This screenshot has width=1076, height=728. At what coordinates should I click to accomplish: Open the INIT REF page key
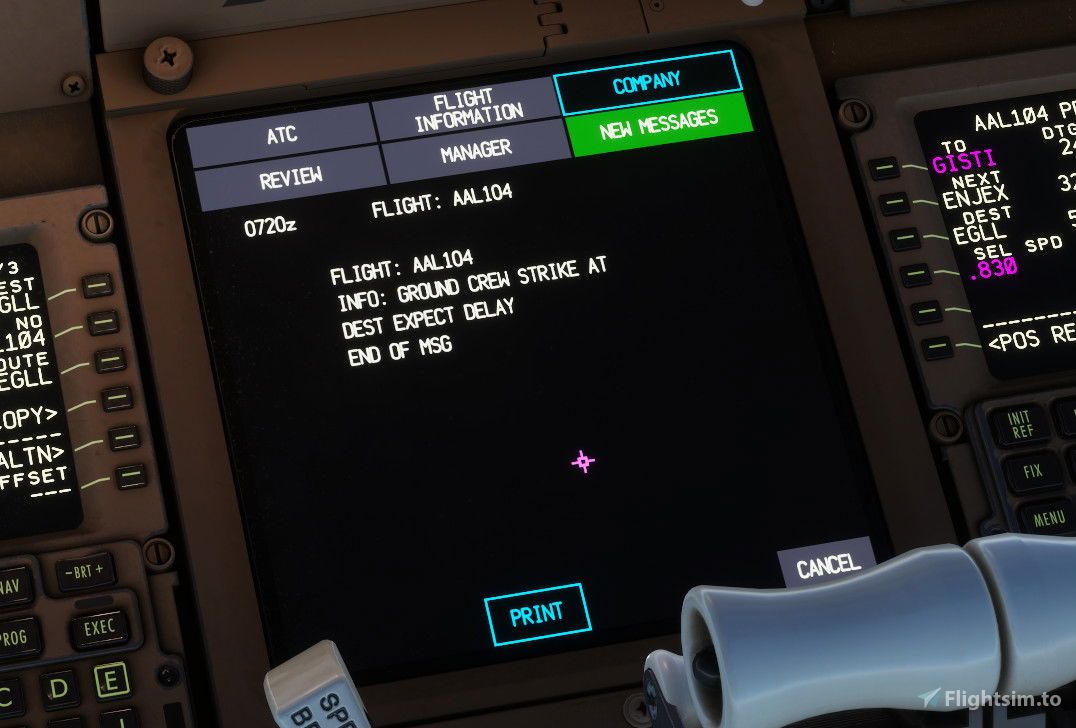coord(1018,424)
